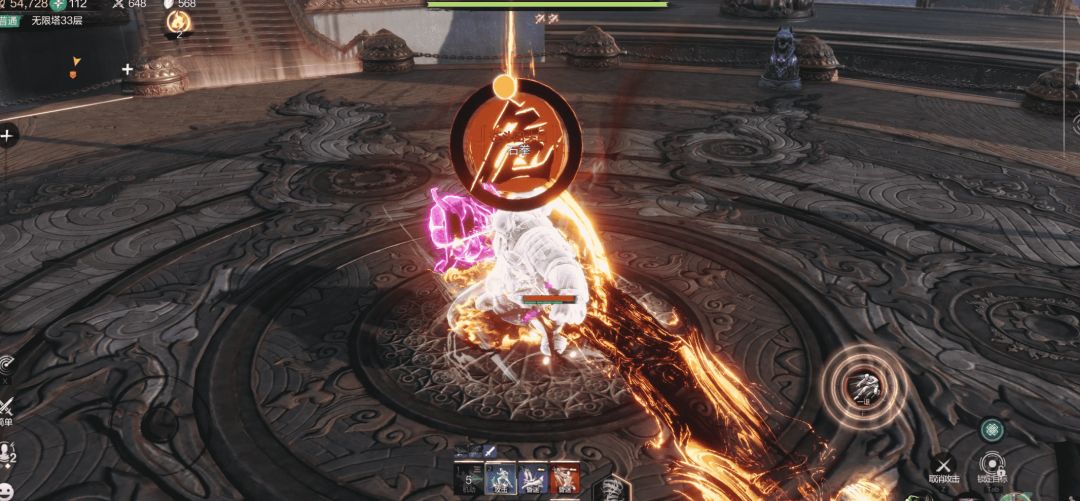Use the circular martial-arts kick skill
1080x501 pixels.
pyautogui.click(x=862, y=382)
